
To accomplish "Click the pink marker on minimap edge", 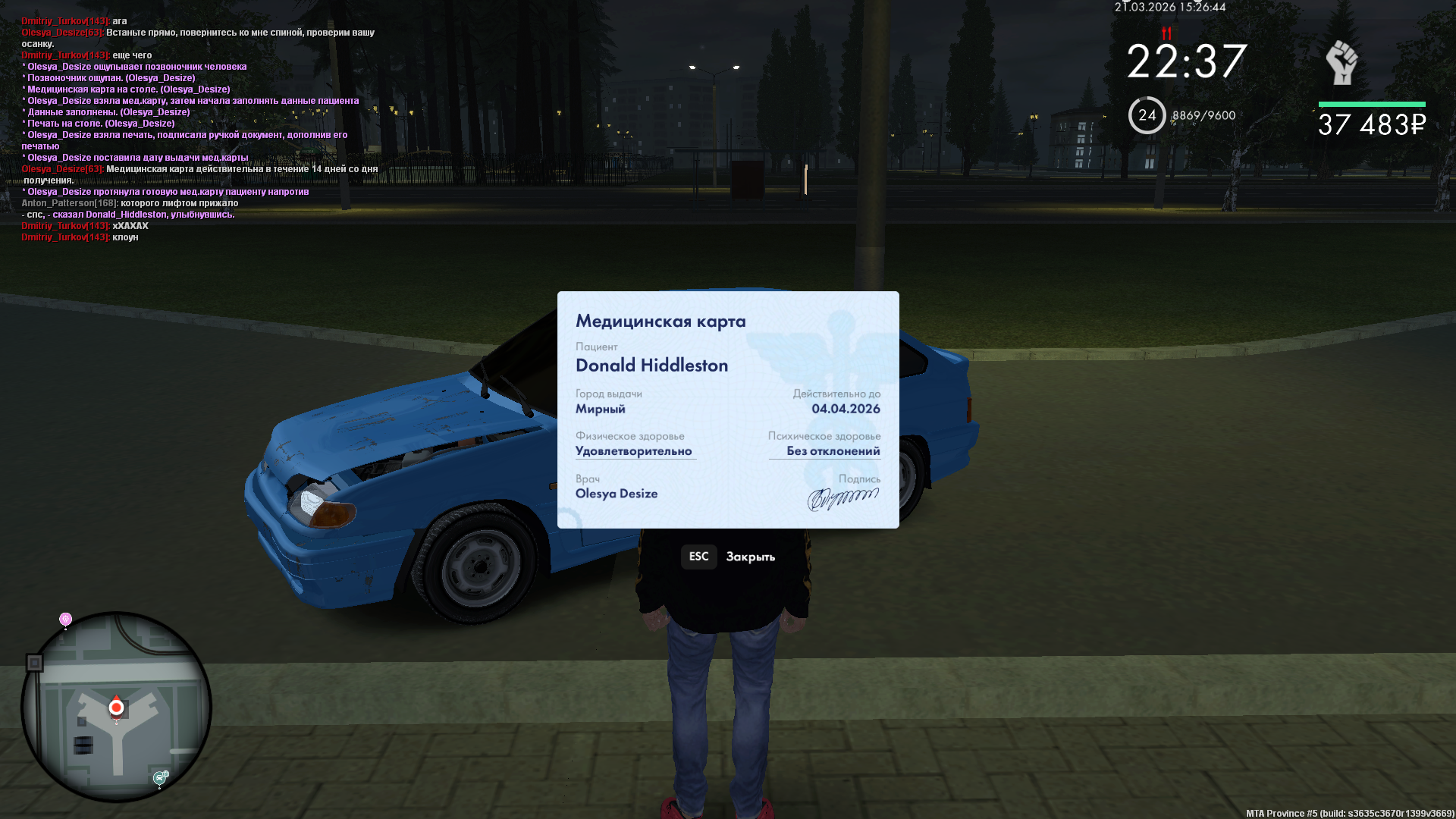I will tap(66, 620).
